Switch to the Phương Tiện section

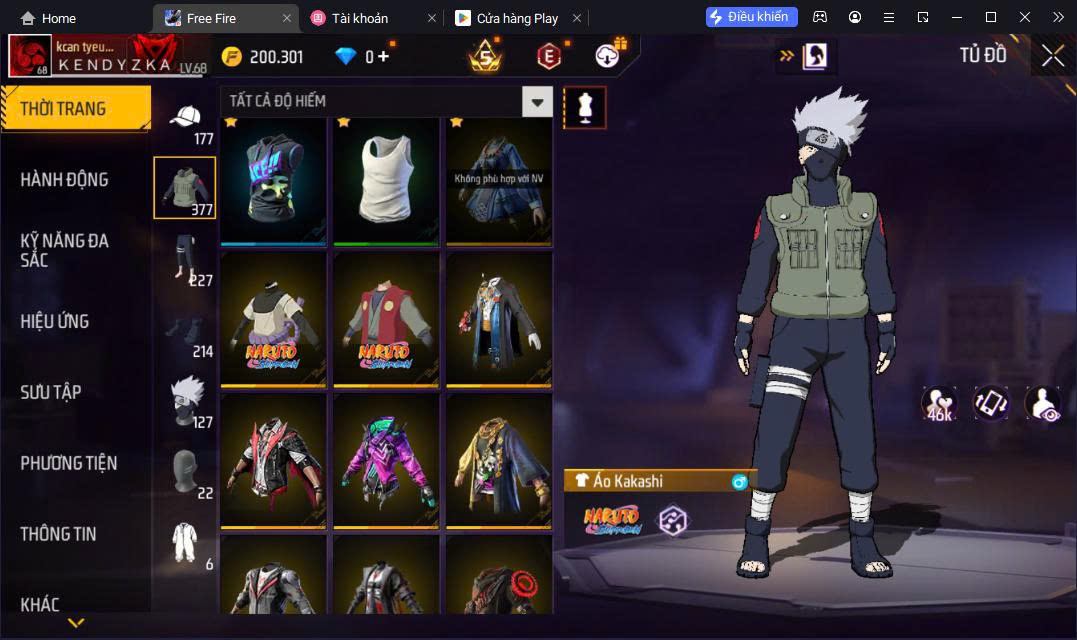(x=68, y=463)
